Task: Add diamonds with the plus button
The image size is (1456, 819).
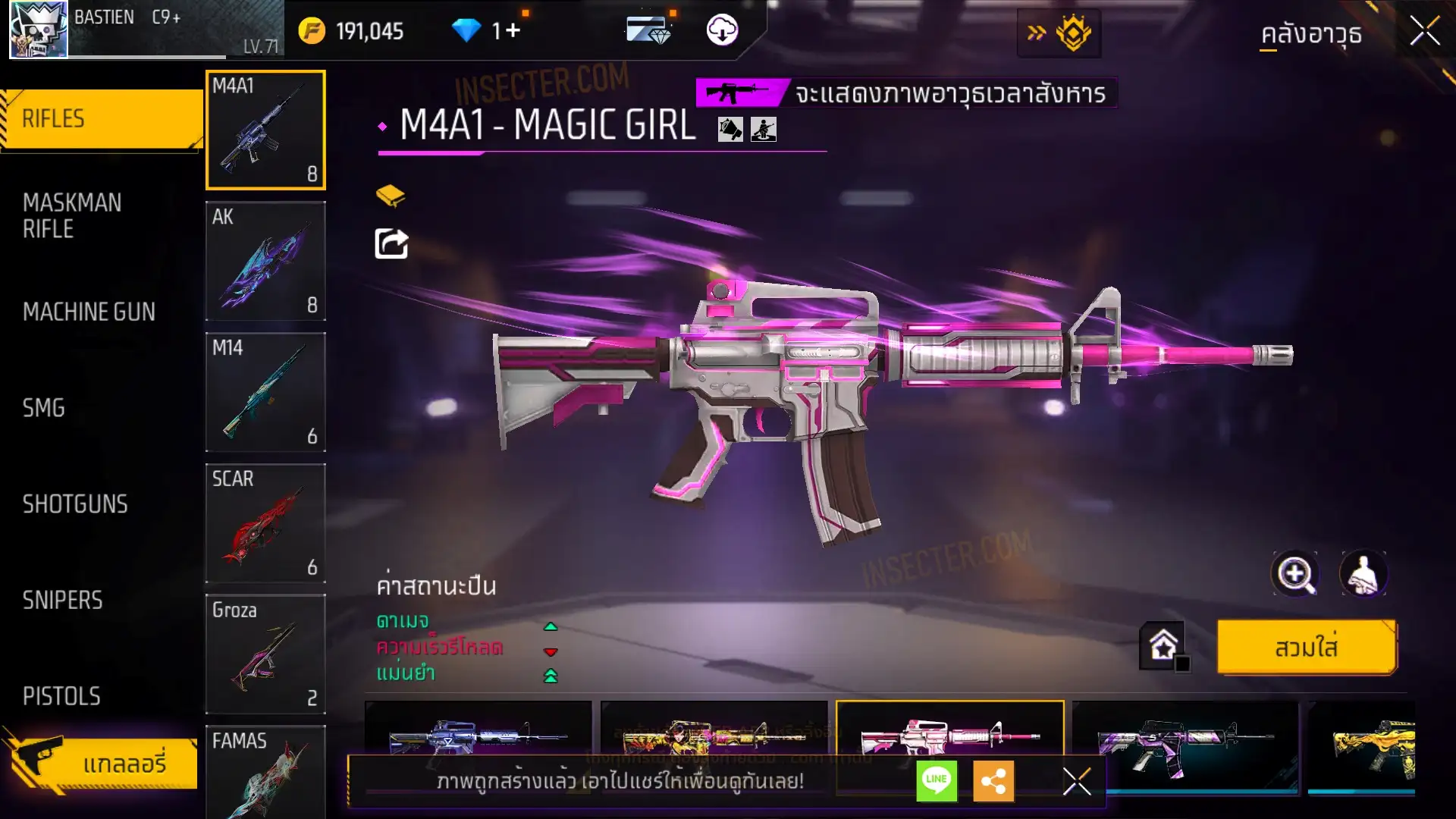Action: coord(513,31)
